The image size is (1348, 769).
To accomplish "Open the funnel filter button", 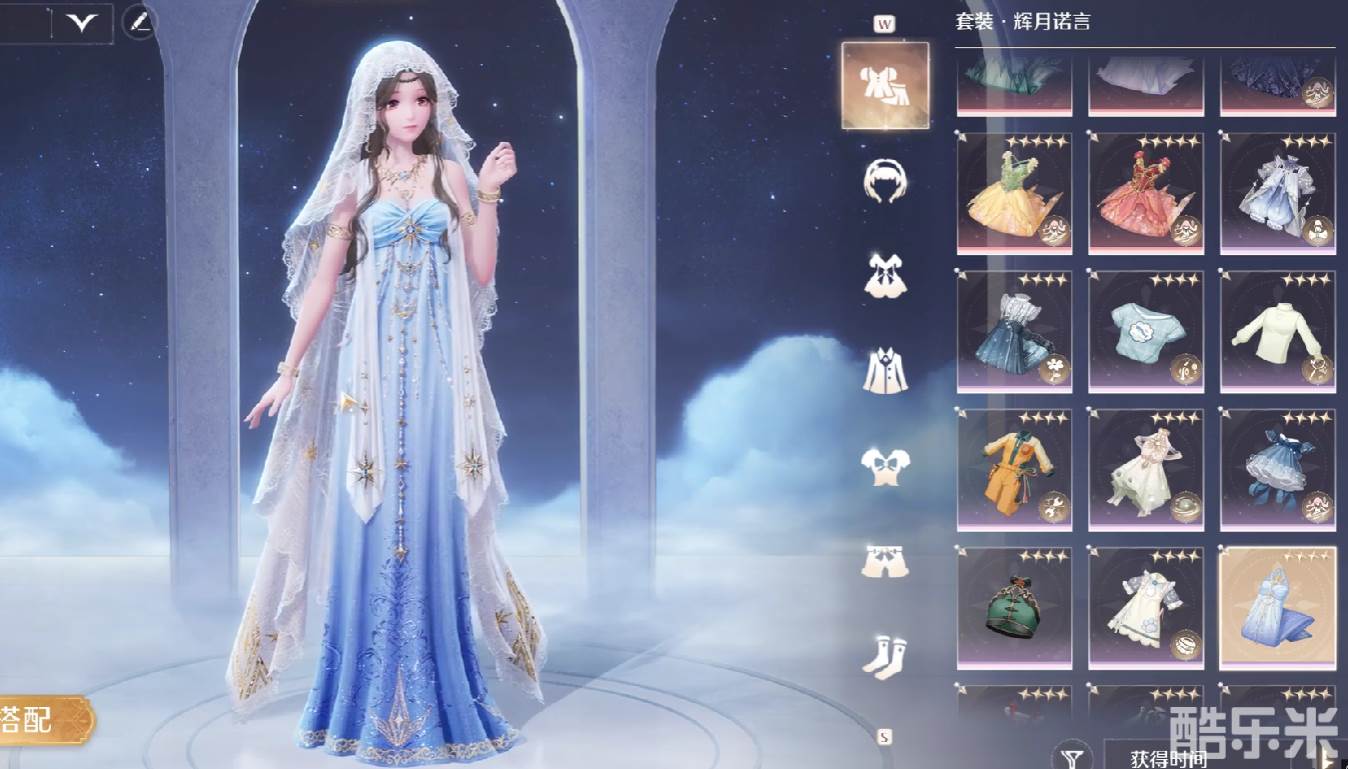I will click(1072, 757).
